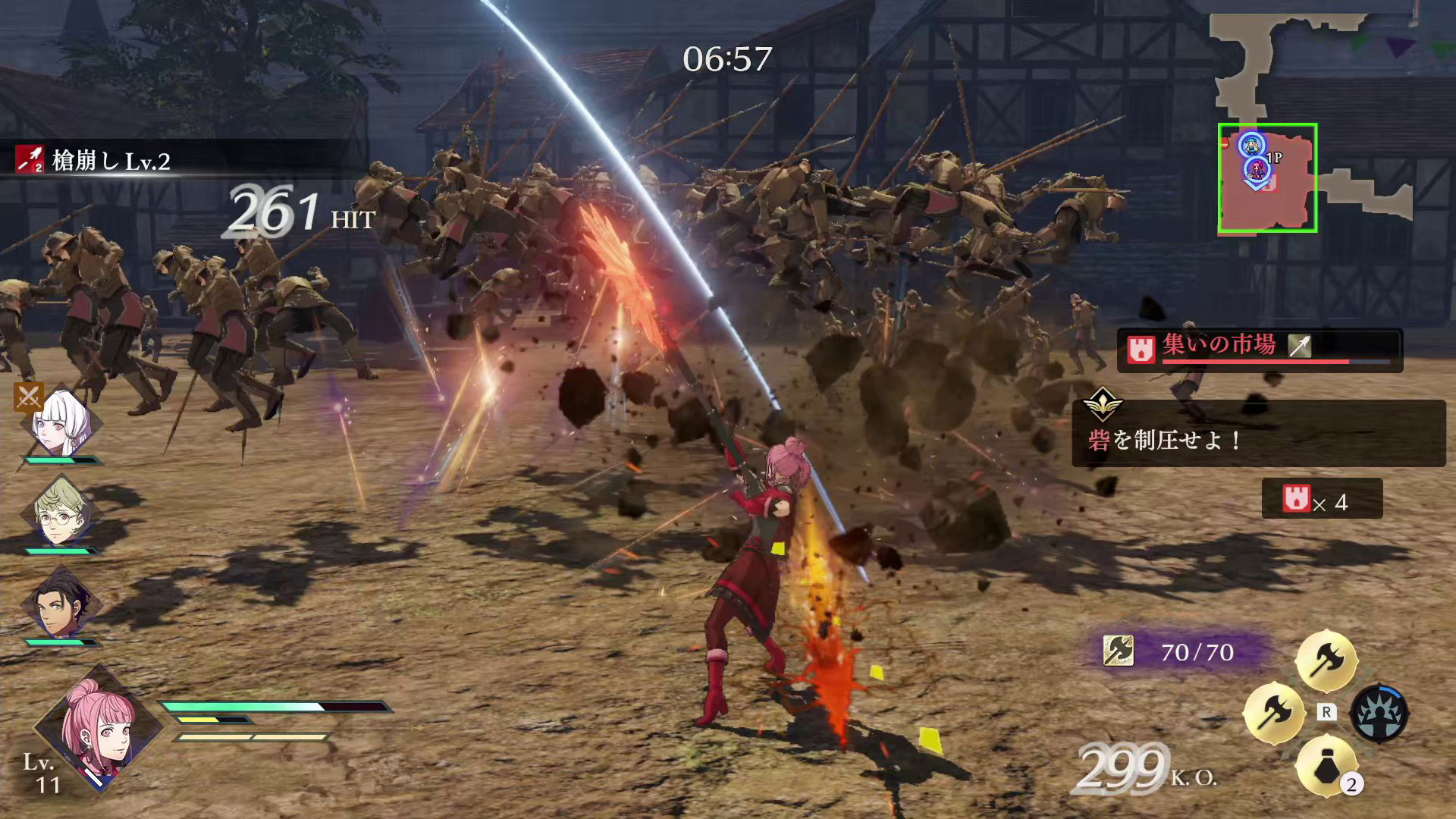This screenshot has width=1456, height=819.
Task: Click the square axe weapon icon beside 70/70
Action: (x=1118, y=651)
